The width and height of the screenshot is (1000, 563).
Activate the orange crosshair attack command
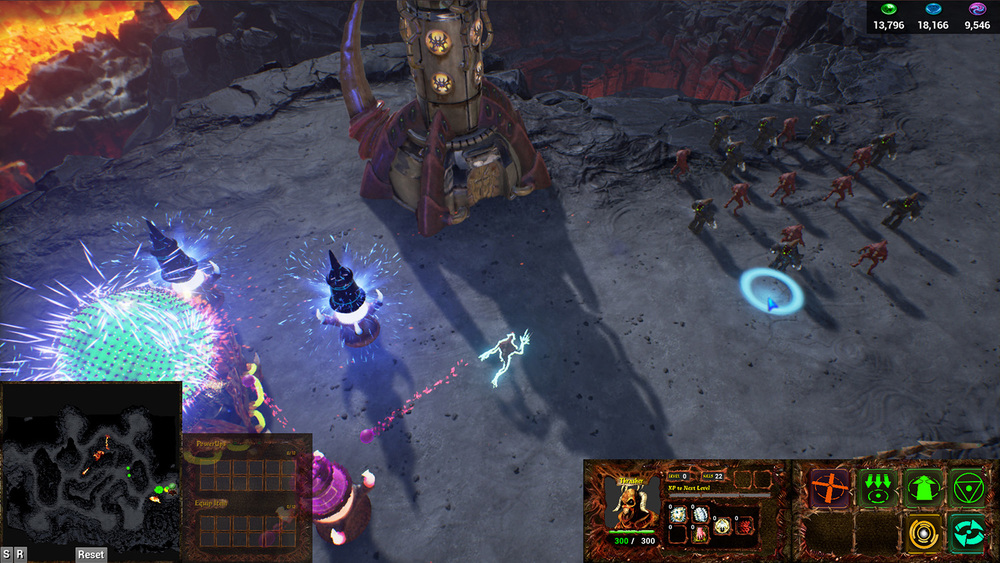pos(829,488)
